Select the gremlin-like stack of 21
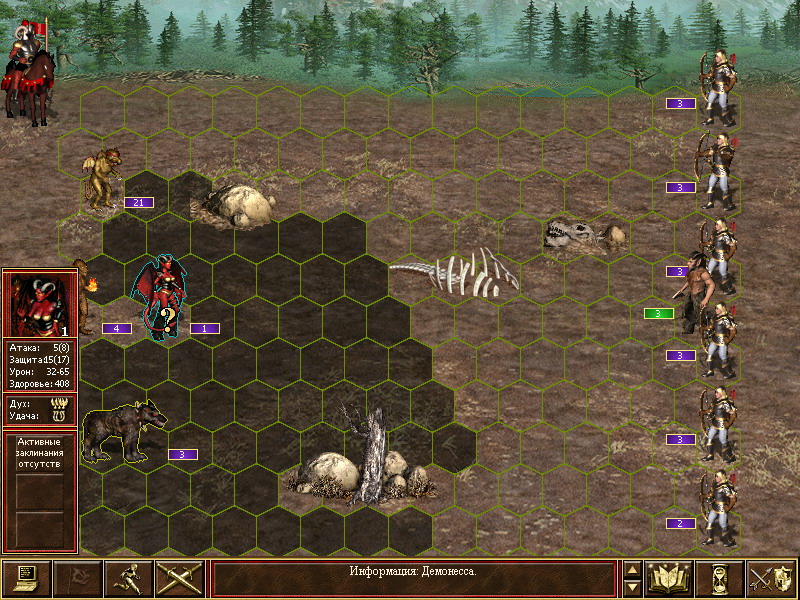The image size is (800, 600). point(101,180)
